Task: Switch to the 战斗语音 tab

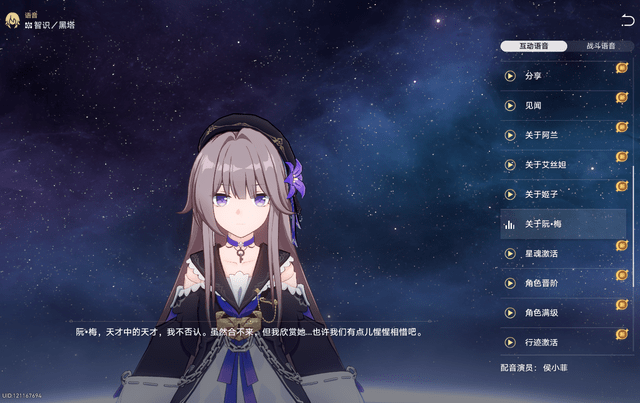Action: pyautogui.click(x=600, y=46)
